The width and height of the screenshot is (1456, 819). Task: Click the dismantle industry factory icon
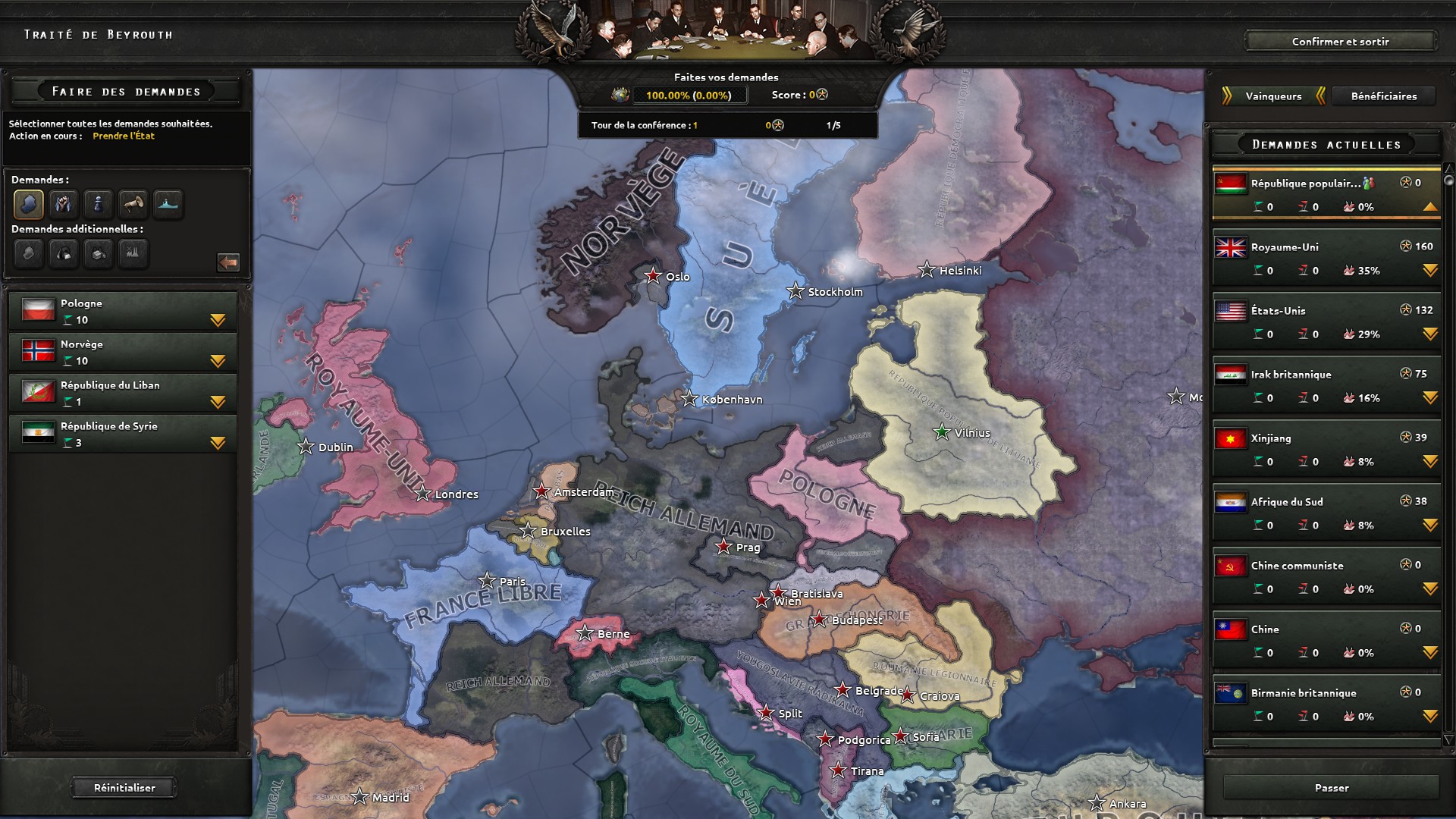[134, 254]
